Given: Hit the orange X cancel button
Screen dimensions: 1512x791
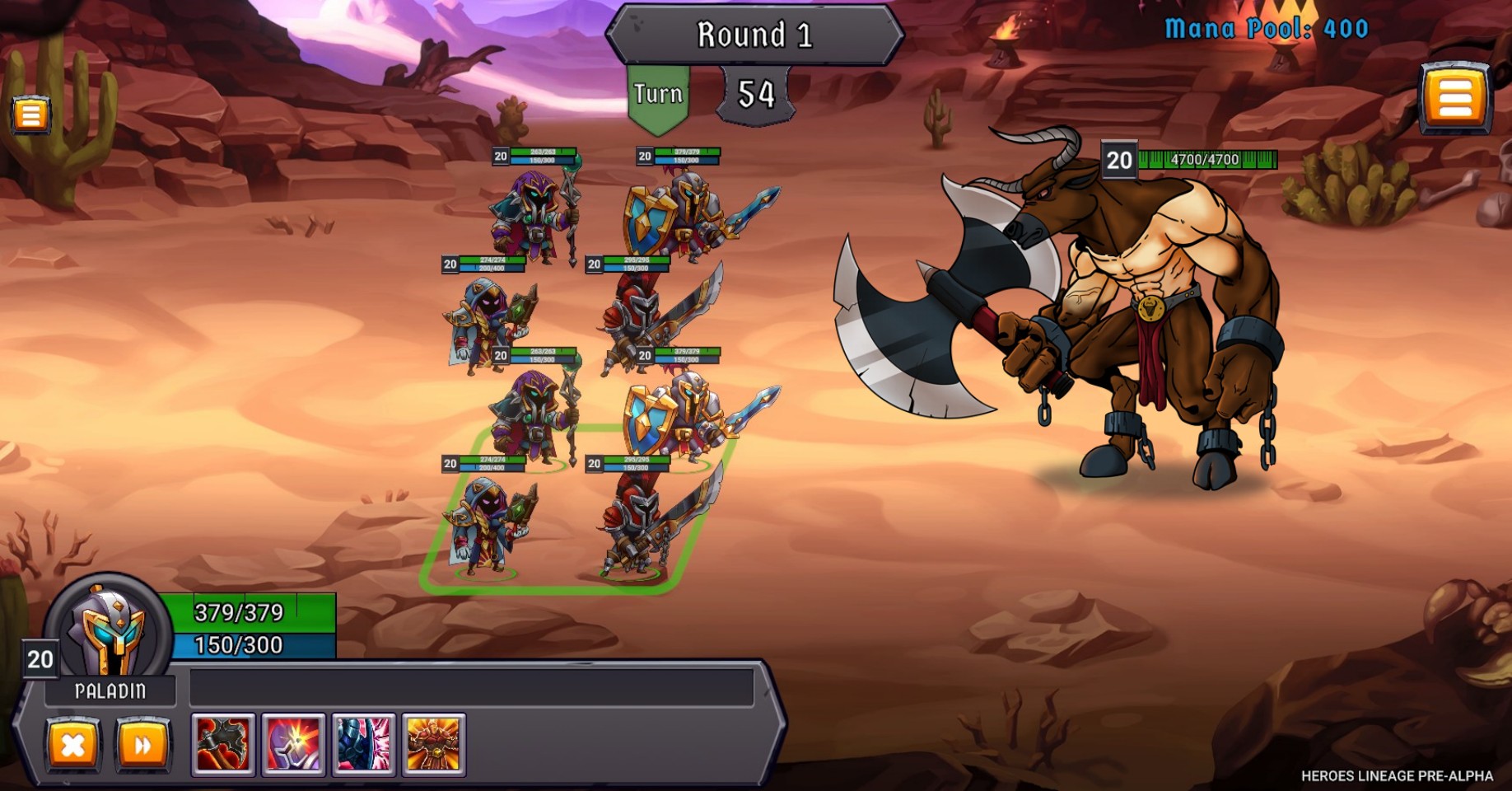Looking at the screenshot, I should tap(72, 746).
